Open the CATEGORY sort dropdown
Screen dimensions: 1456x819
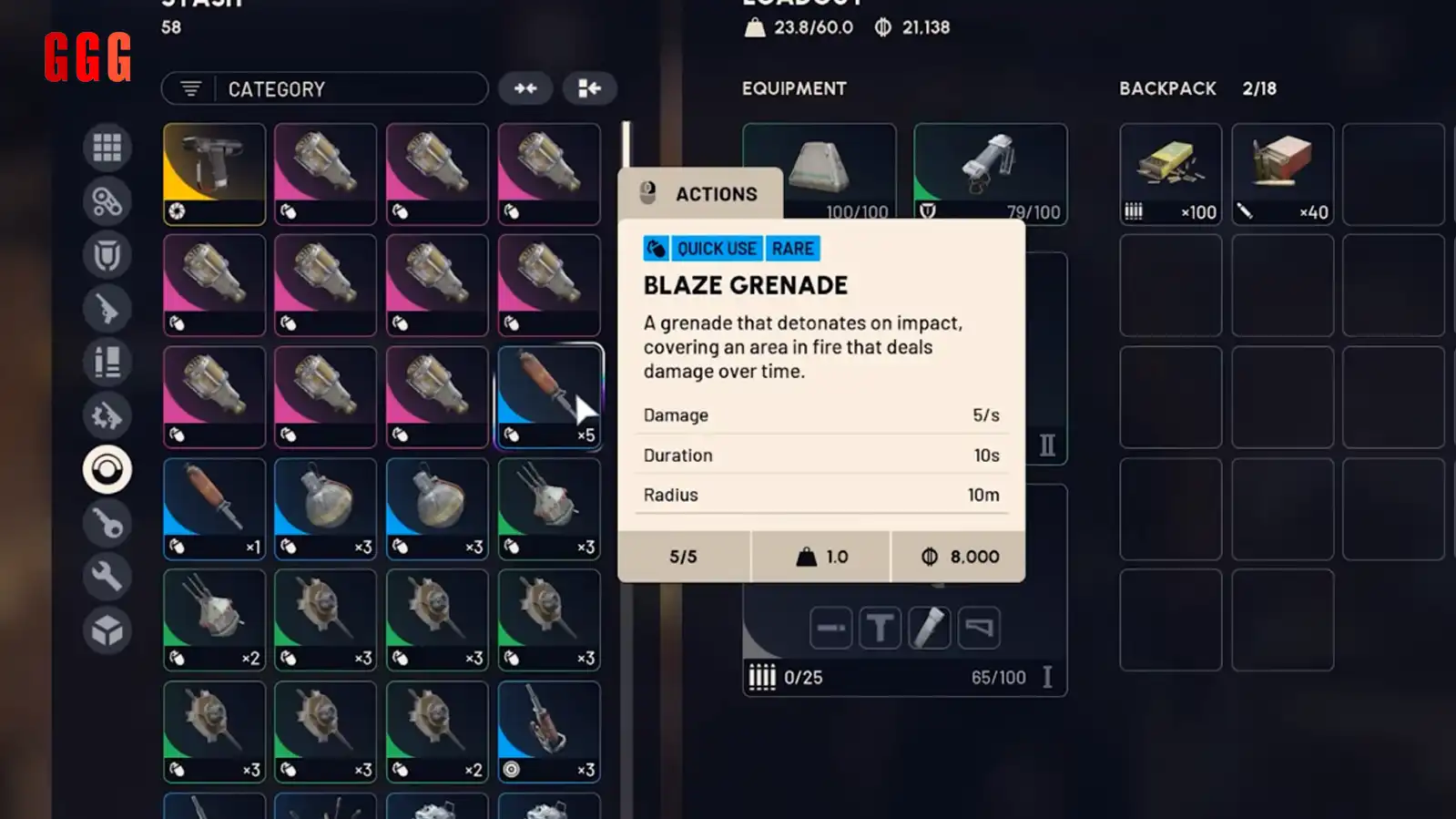(324, 88)
